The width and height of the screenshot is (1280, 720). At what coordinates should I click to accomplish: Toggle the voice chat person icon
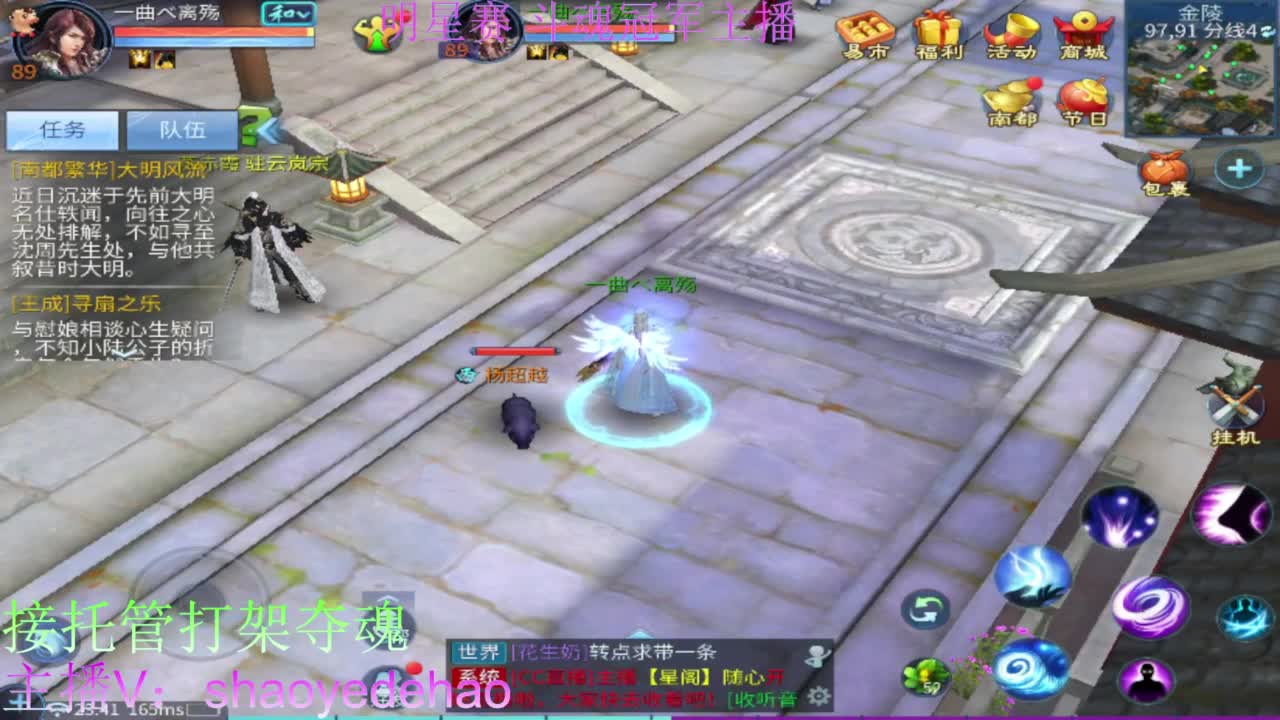tap(817, 656)
